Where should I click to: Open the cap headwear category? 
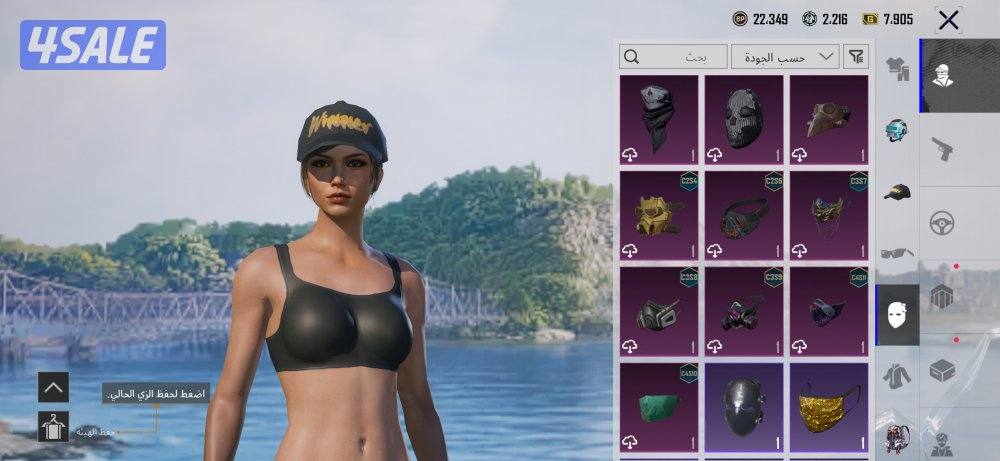pos(897,192)
